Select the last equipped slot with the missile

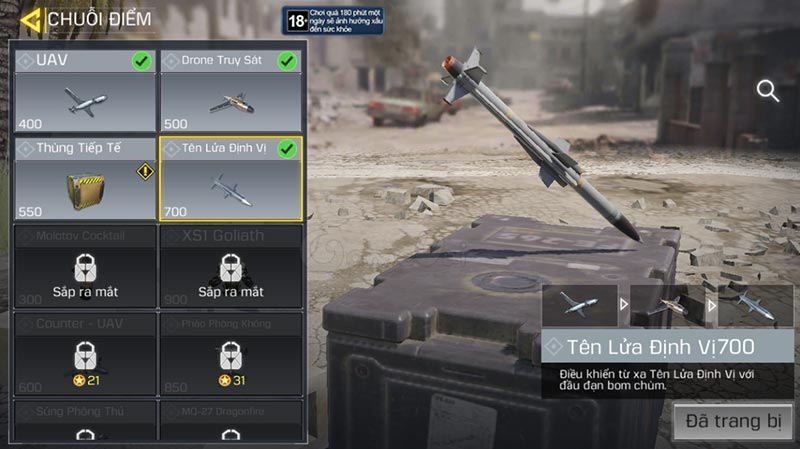(x=755, y=305)
